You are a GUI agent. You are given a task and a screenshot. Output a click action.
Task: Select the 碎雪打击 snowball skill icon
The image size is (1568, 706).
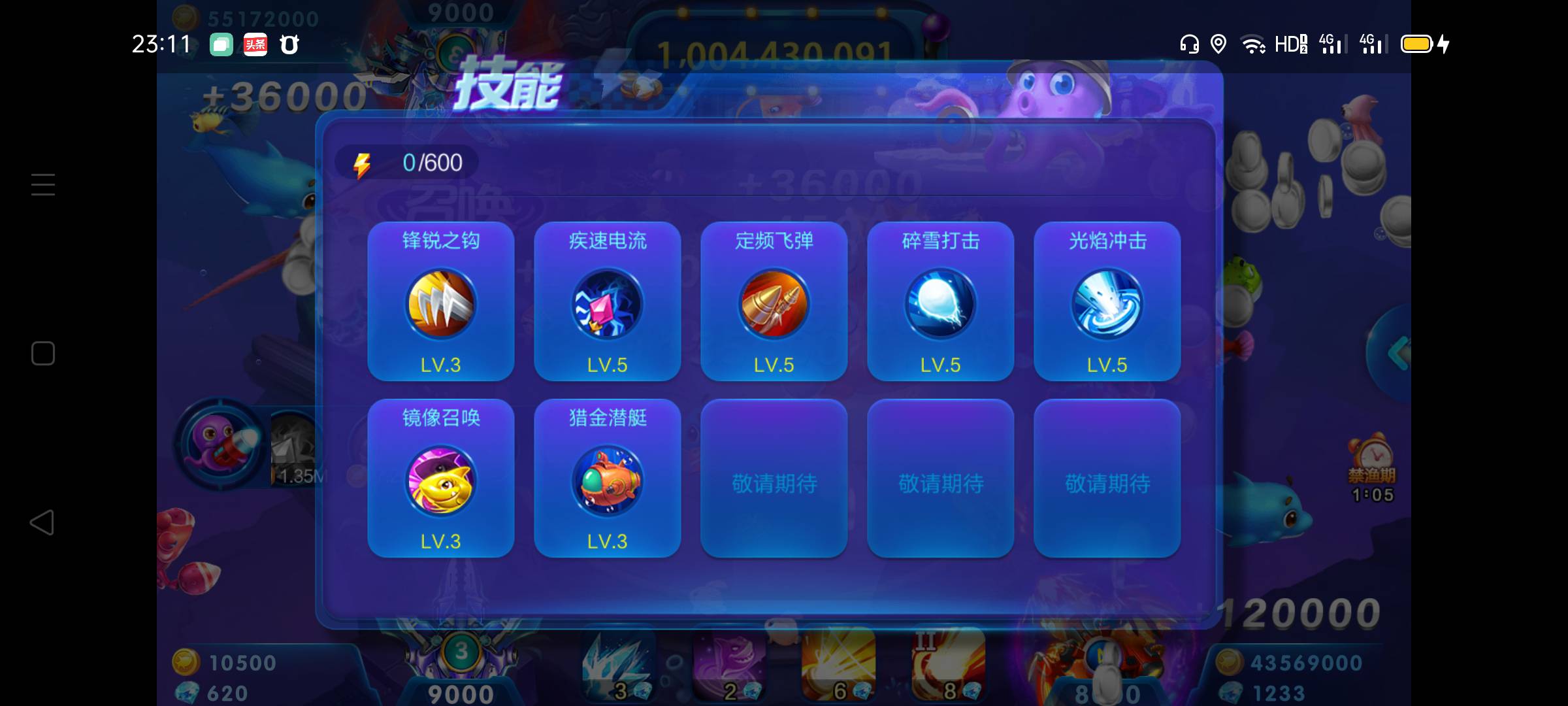941,304
